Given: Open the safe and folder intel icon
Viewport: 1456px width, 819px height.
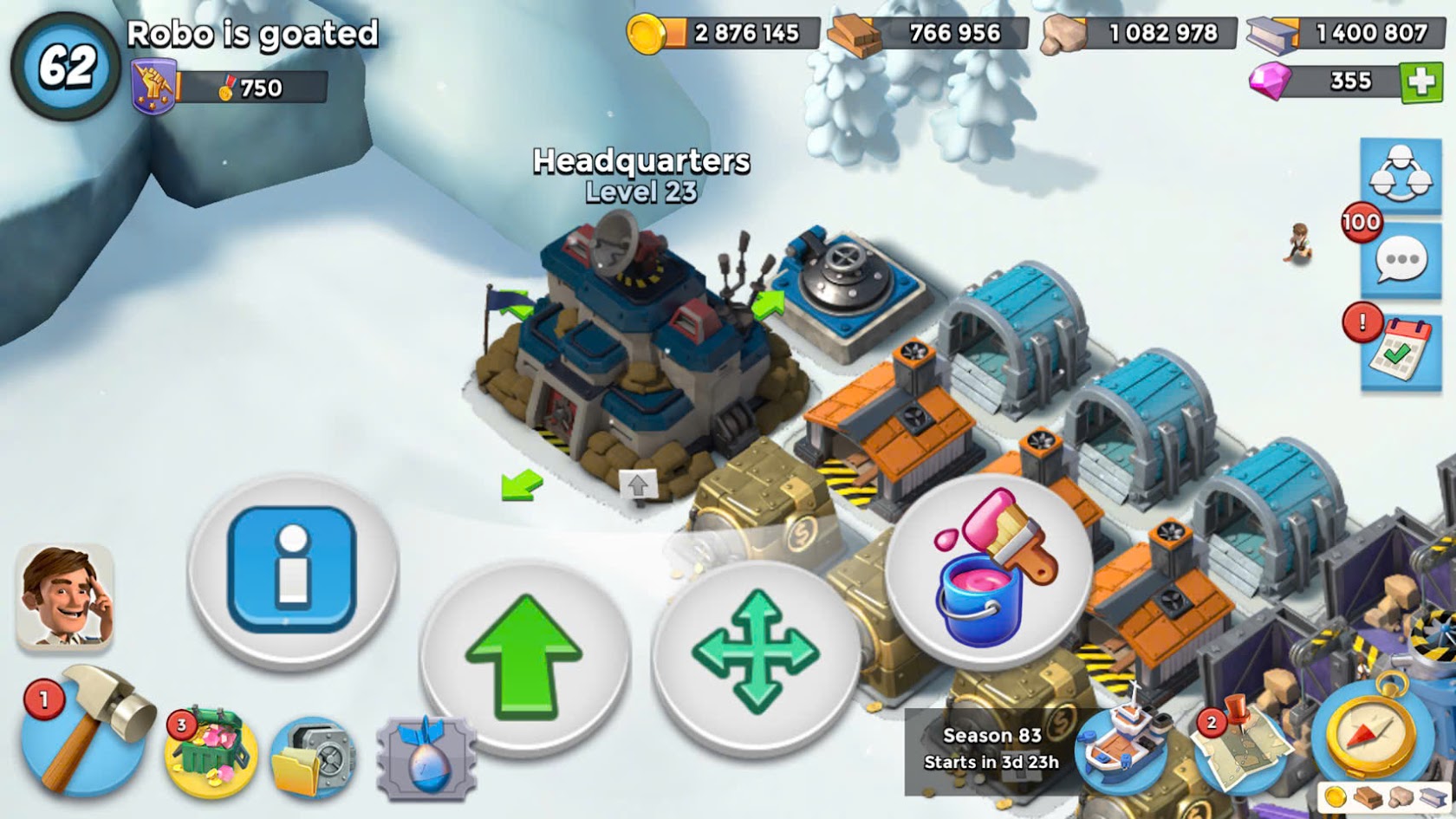Looking at the screenshot, I should (313, 757).
